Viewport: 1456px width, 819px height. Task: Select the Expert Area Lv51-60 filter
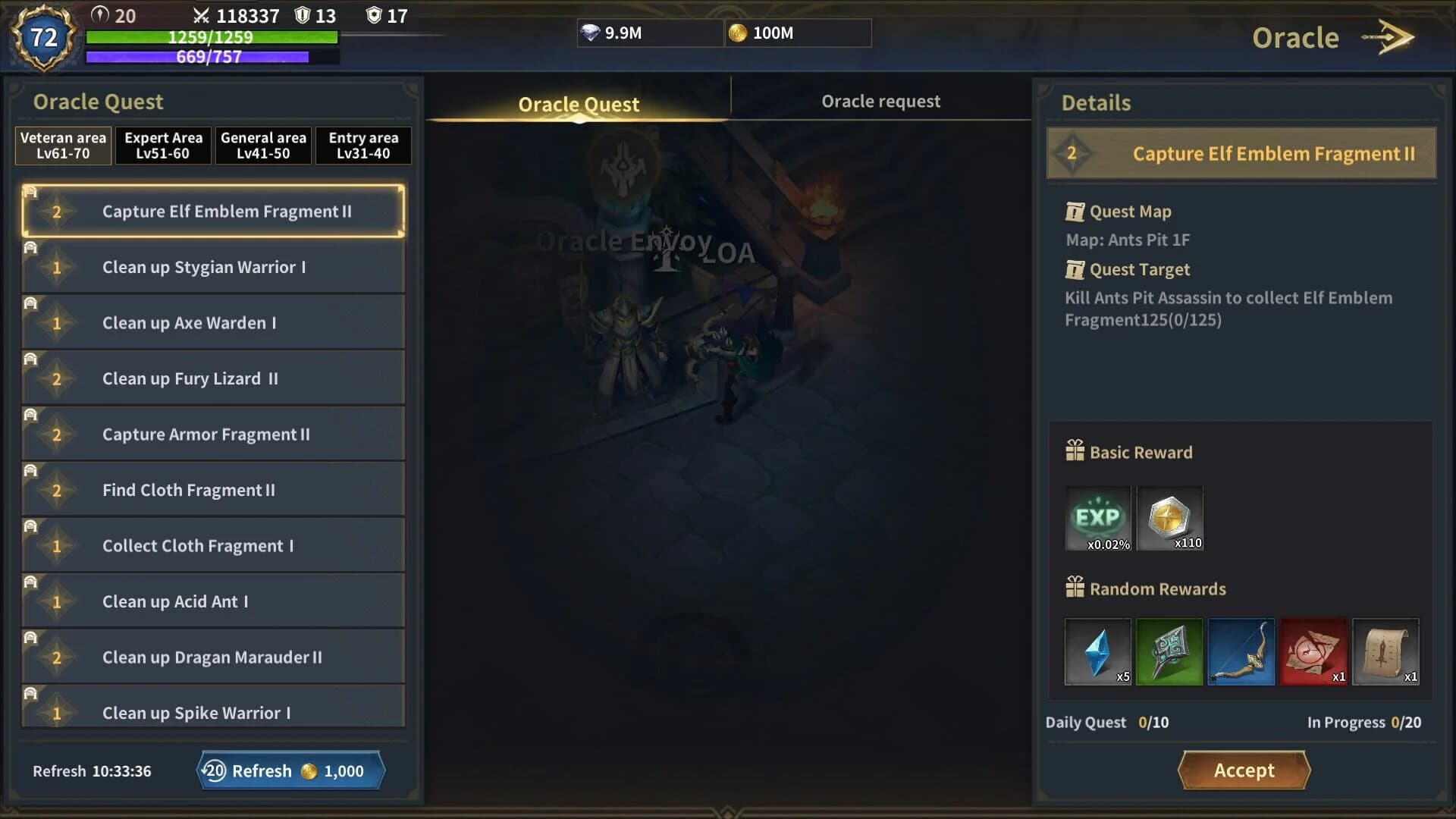(x=163, y=145)
